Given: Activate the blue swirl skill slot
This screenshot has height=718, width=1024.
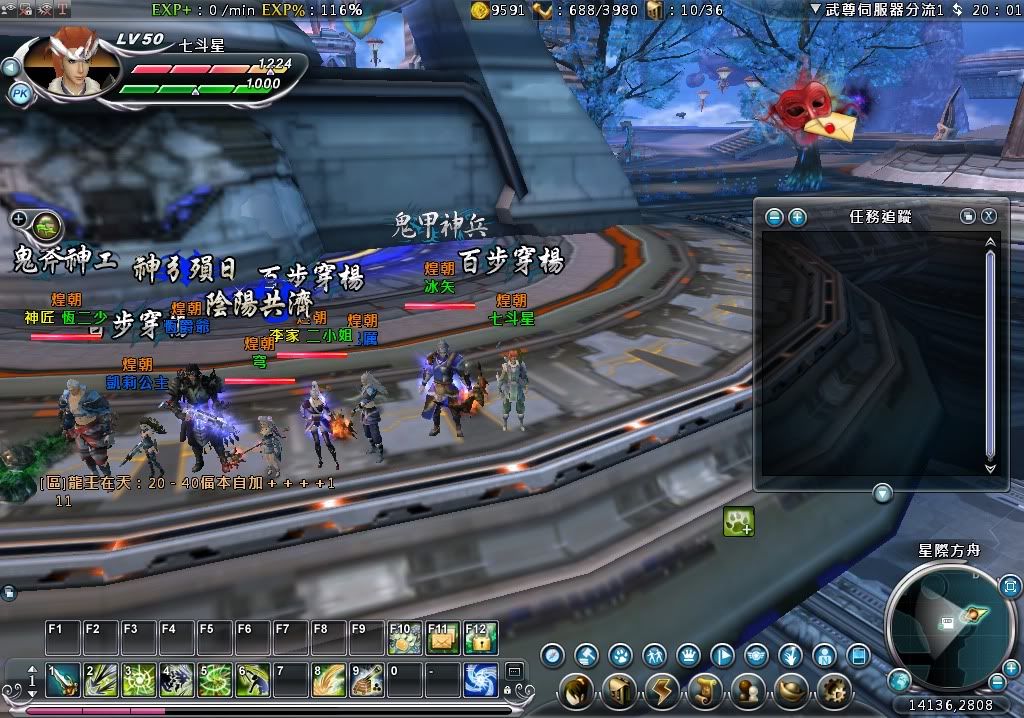Looking at the screenshot, I should (481, 680).
